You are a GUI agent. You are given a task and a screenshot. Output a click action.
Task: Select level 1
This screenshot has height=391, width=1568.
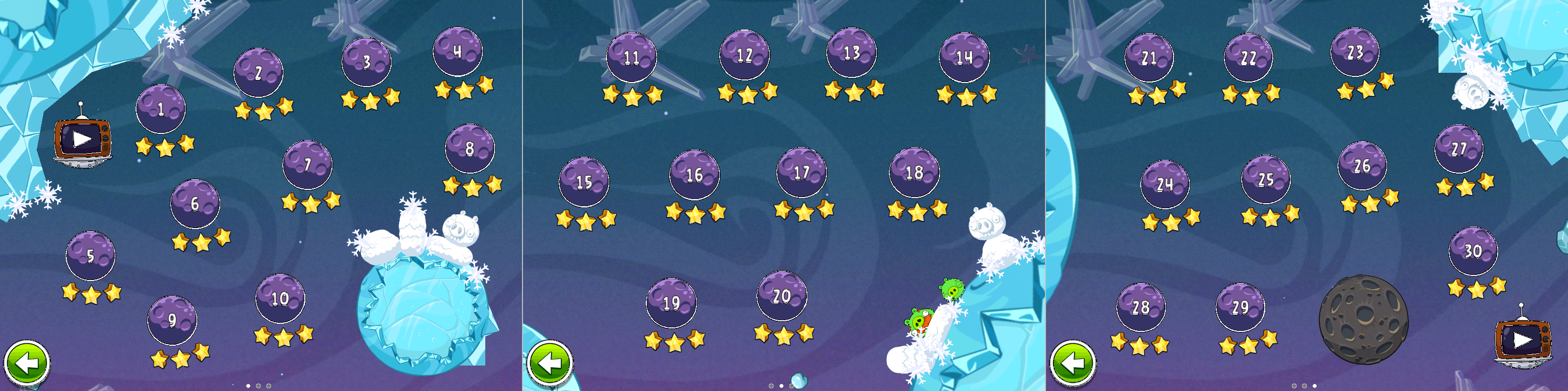click(x=160, y=109)
